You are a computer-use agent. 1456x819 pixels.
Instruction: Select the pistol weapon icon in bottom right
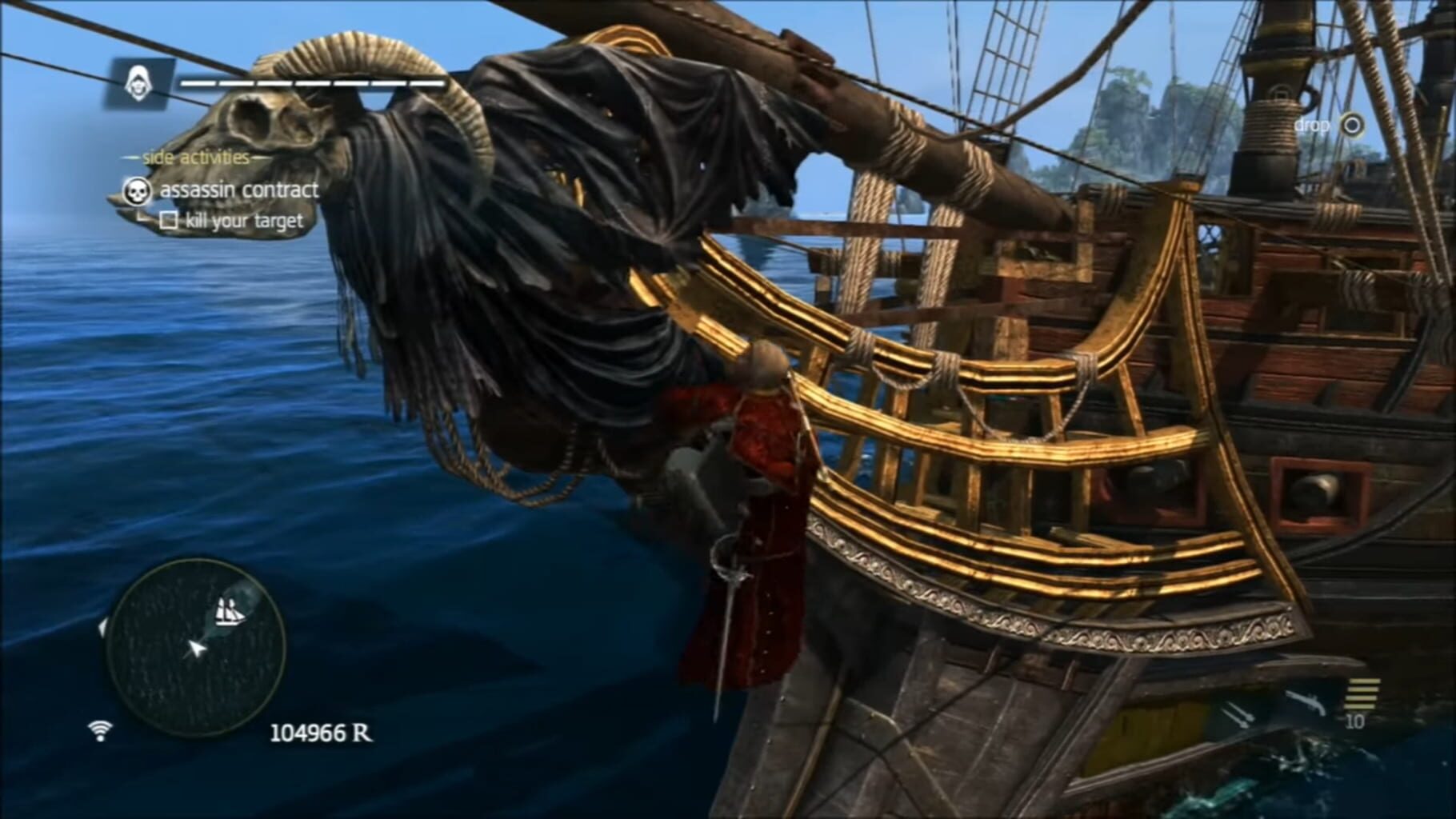coord(1305,701)
